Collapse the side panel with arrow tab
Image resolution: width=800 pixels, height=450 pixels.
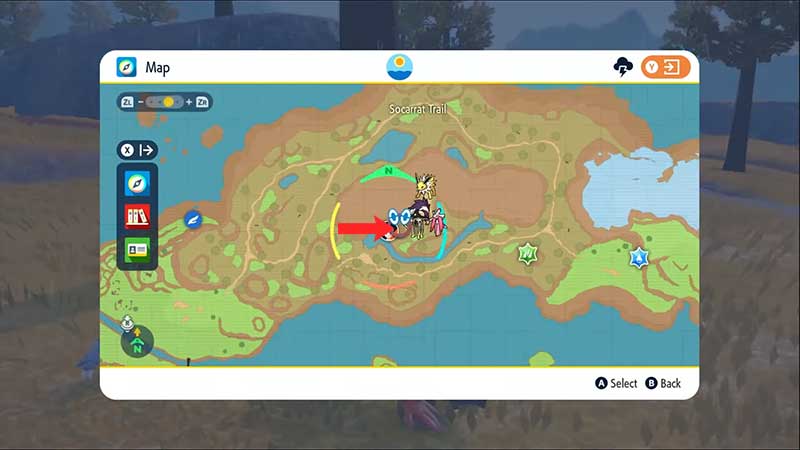(x=139, y=150)
